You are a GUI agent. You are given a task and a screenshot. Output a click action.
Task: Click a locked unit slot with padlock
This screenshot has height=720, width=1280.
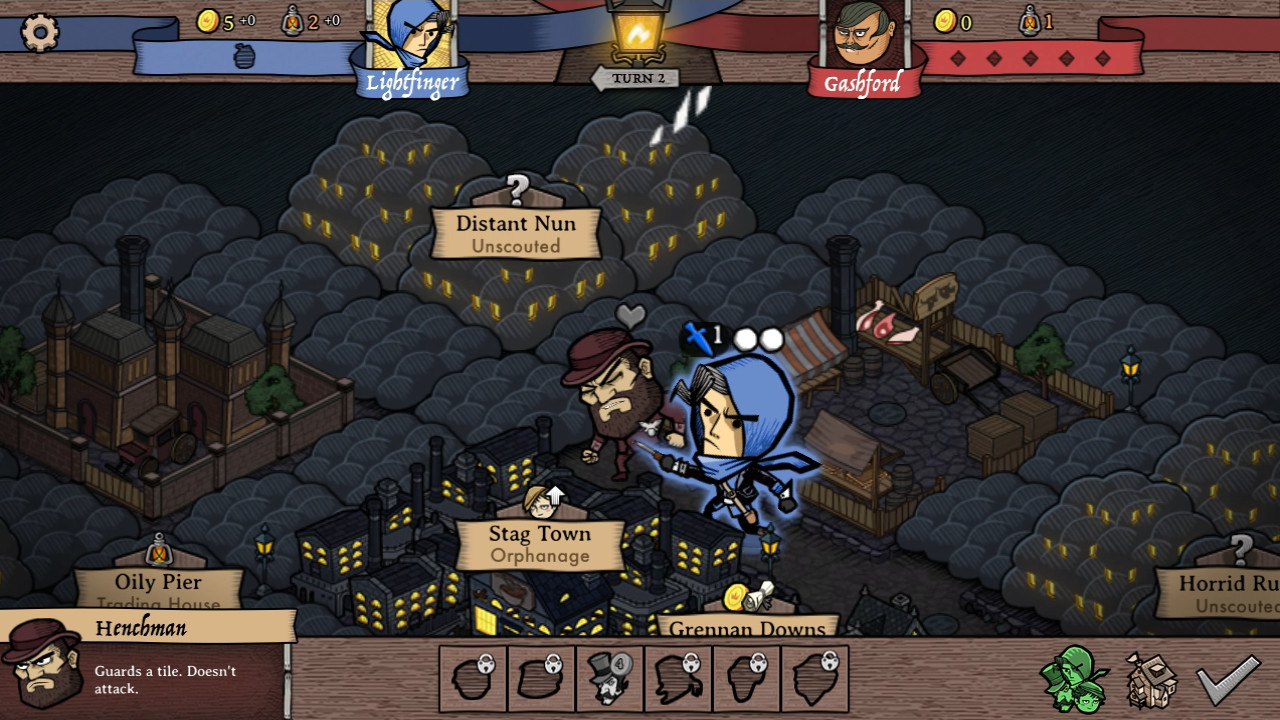coord(473,678)
